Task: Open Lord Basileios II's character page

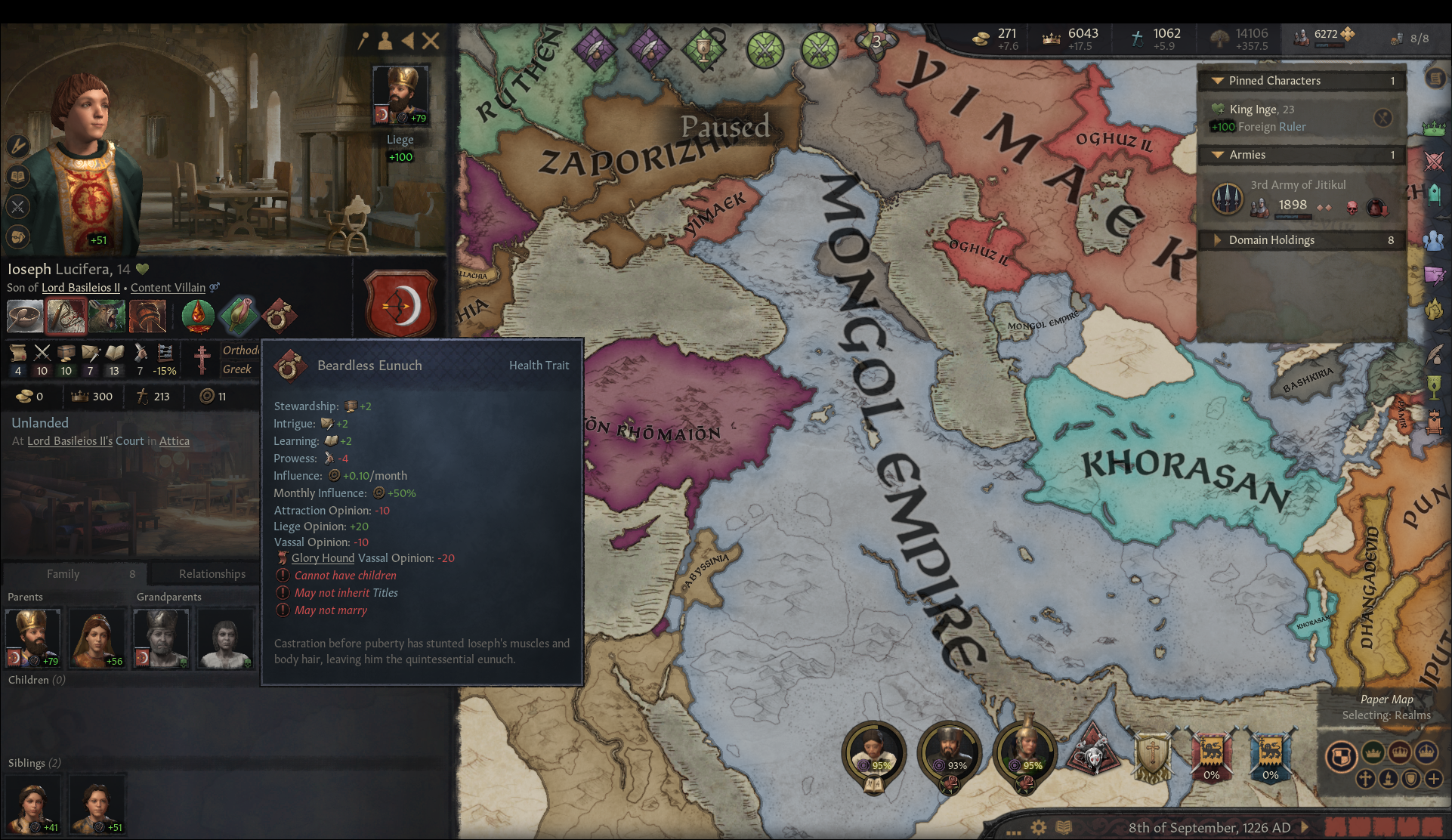Action: pos(81,287)
